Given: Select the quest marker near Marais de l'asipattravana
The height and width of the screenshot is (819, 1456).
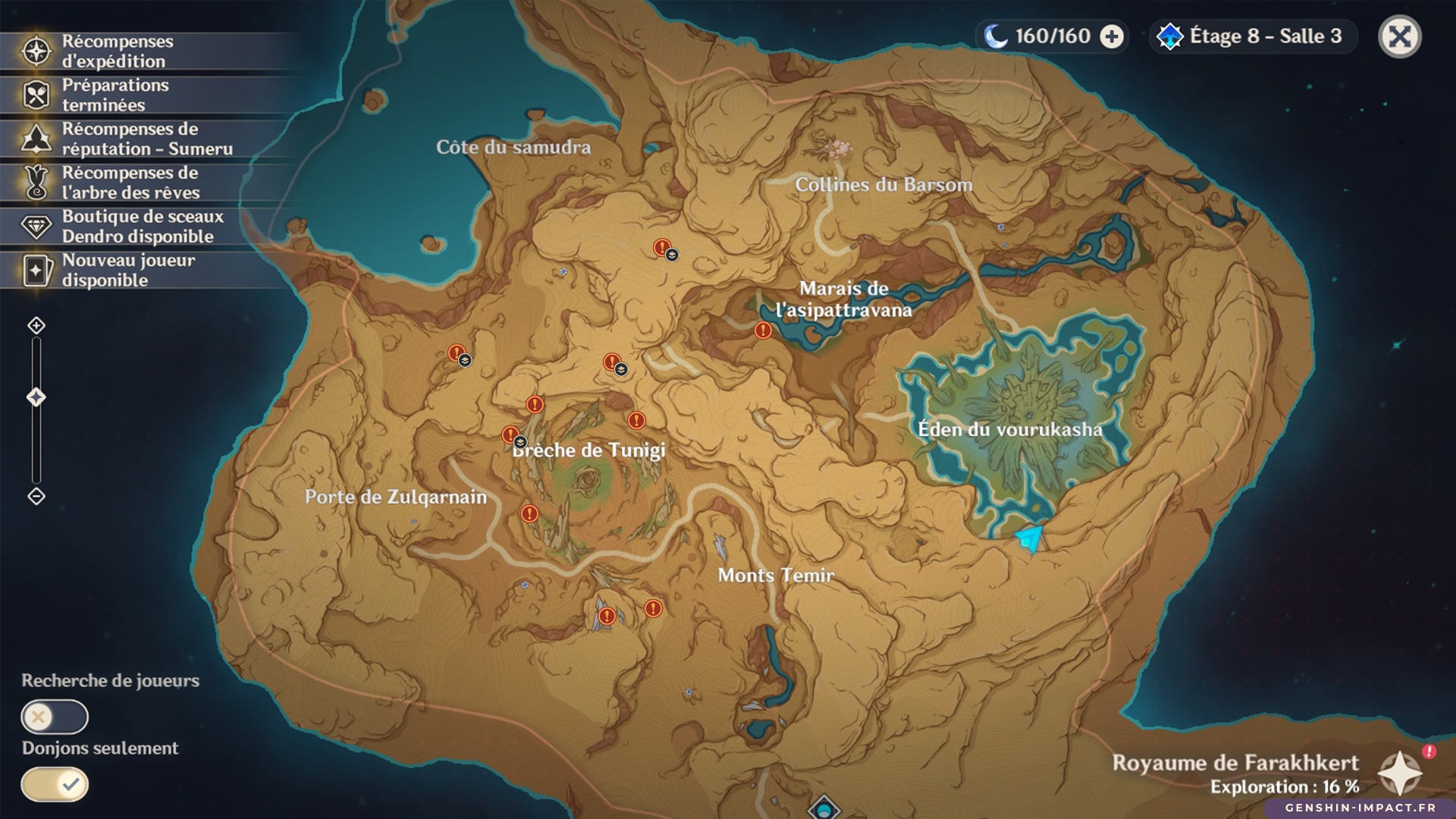Looking at the screenshot, I should tap(763, 331).
